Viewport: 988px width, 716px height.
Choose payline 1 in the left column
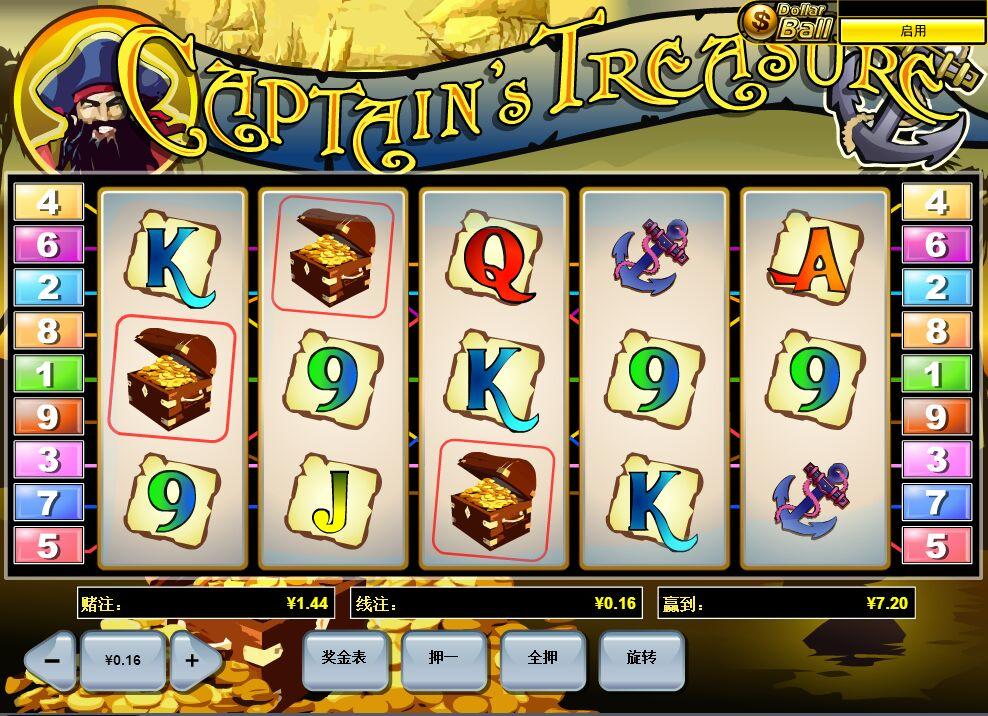pyautogui.click(x=48, y=374)
